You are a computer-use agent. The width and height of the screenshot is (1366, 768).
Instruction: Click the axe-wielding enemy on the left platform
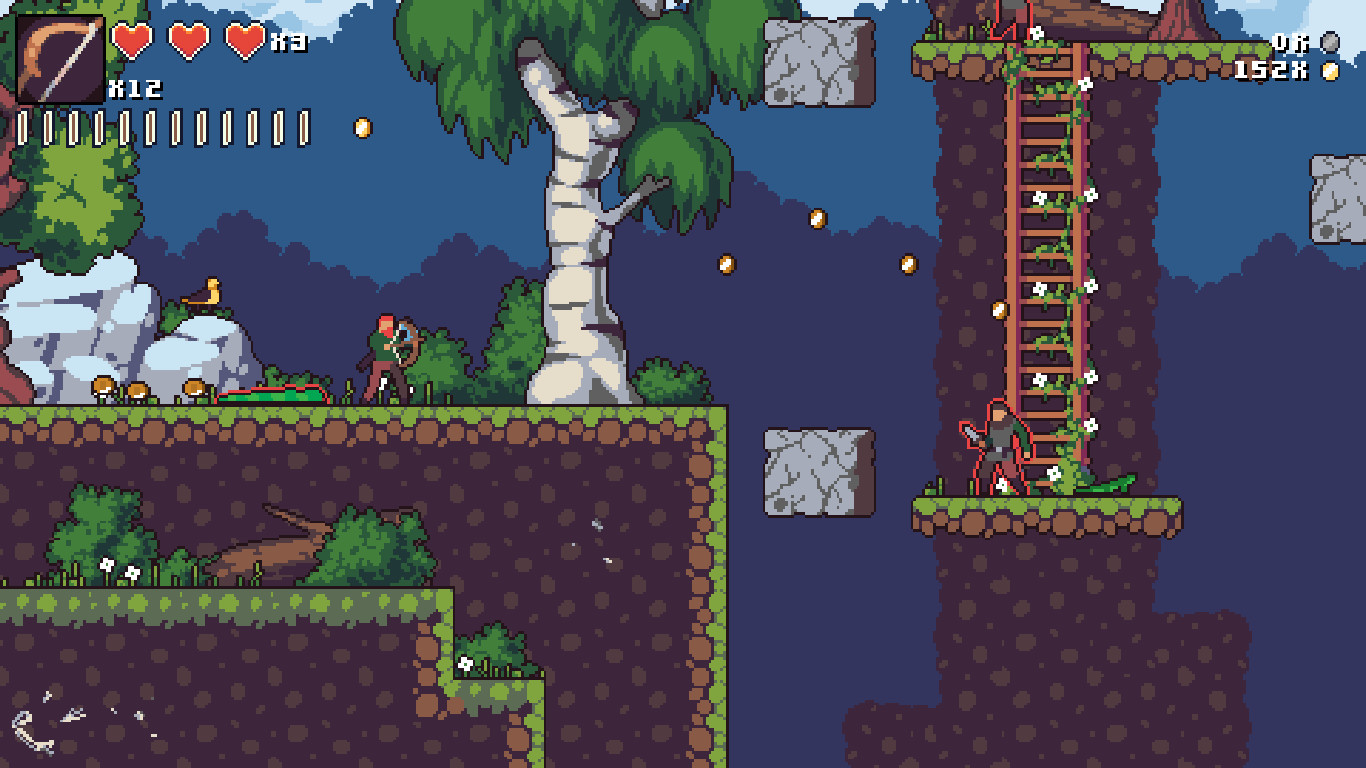click(x=390, y=355)
